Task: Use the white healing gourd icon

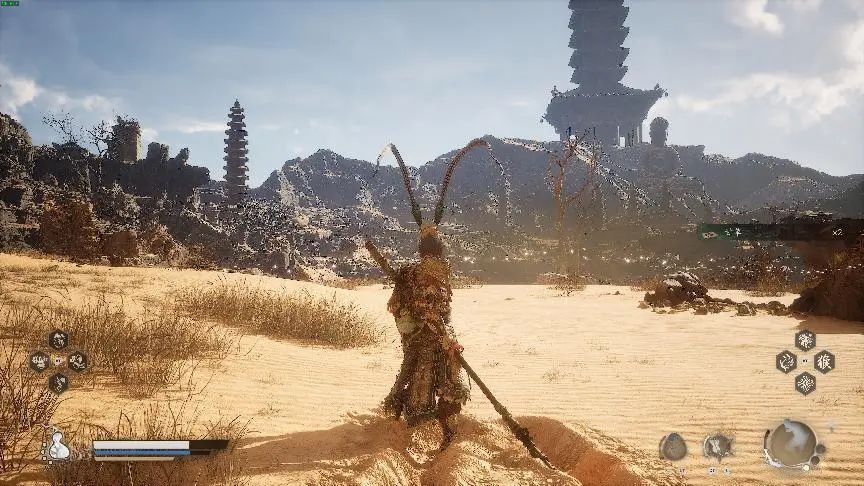Action: [x=58, y=447]
